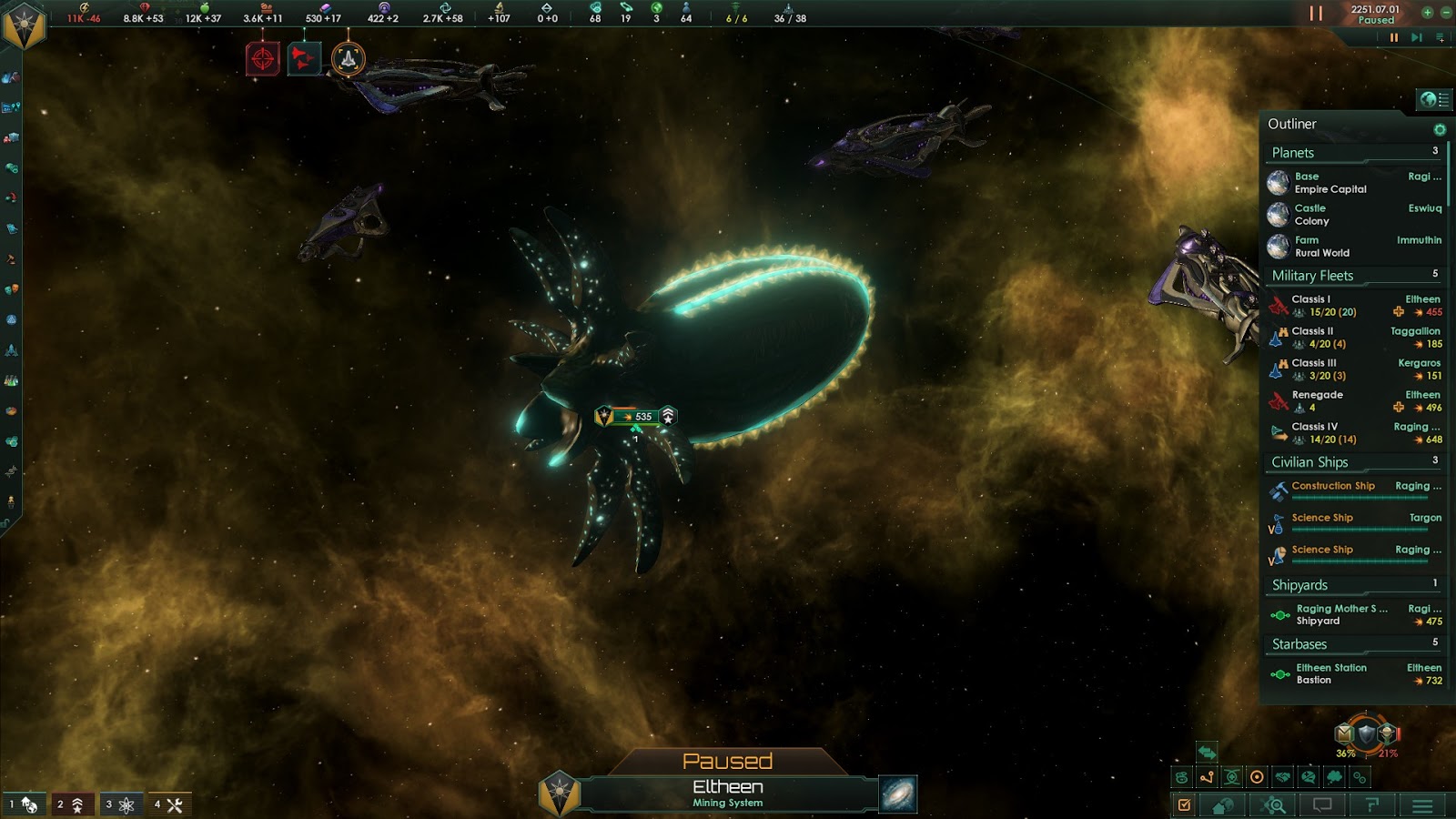Open the Message Log speech-bubble icon
1456x819 pixels.
click(1321, 804)
